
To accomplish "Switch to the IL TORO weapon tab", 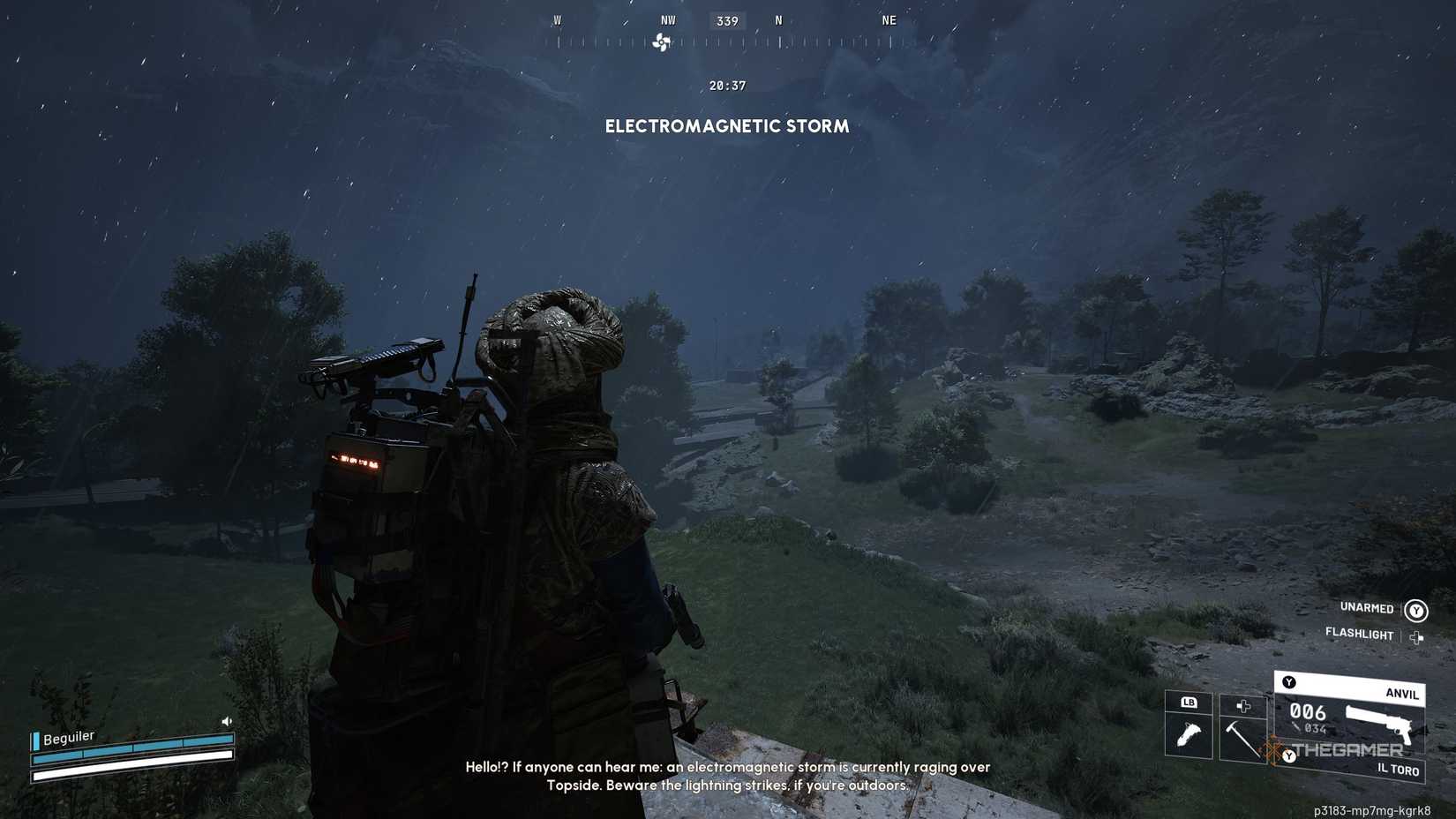I will pos(1398,770).
